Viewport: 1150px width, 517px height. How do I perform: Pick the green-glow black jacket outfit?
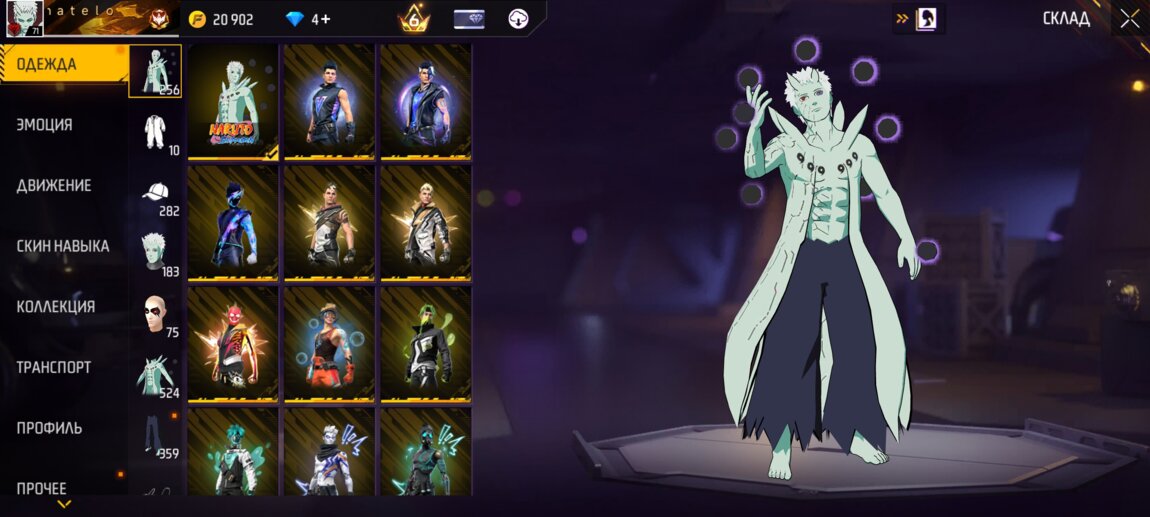point(425,343)
